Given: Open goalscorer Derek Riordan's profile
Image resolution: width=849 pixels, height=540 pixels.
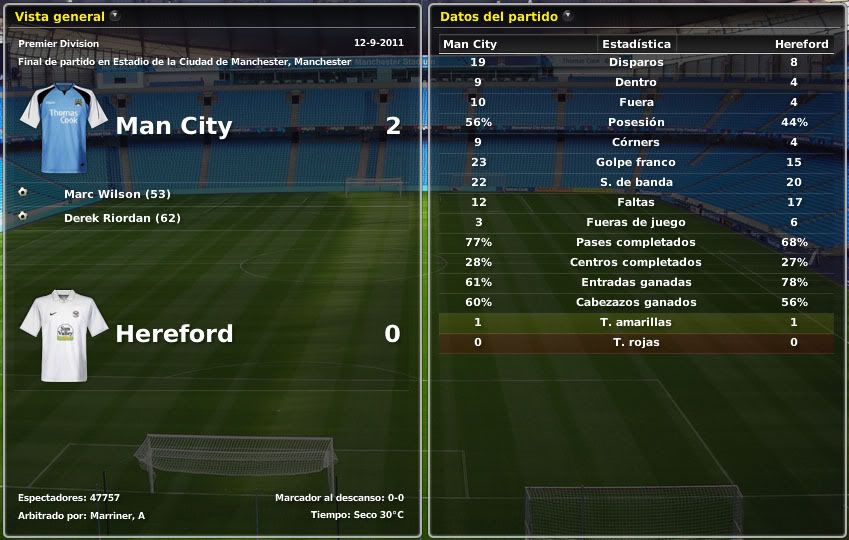Looking at the screenshot, I should (x=122, y=218).
